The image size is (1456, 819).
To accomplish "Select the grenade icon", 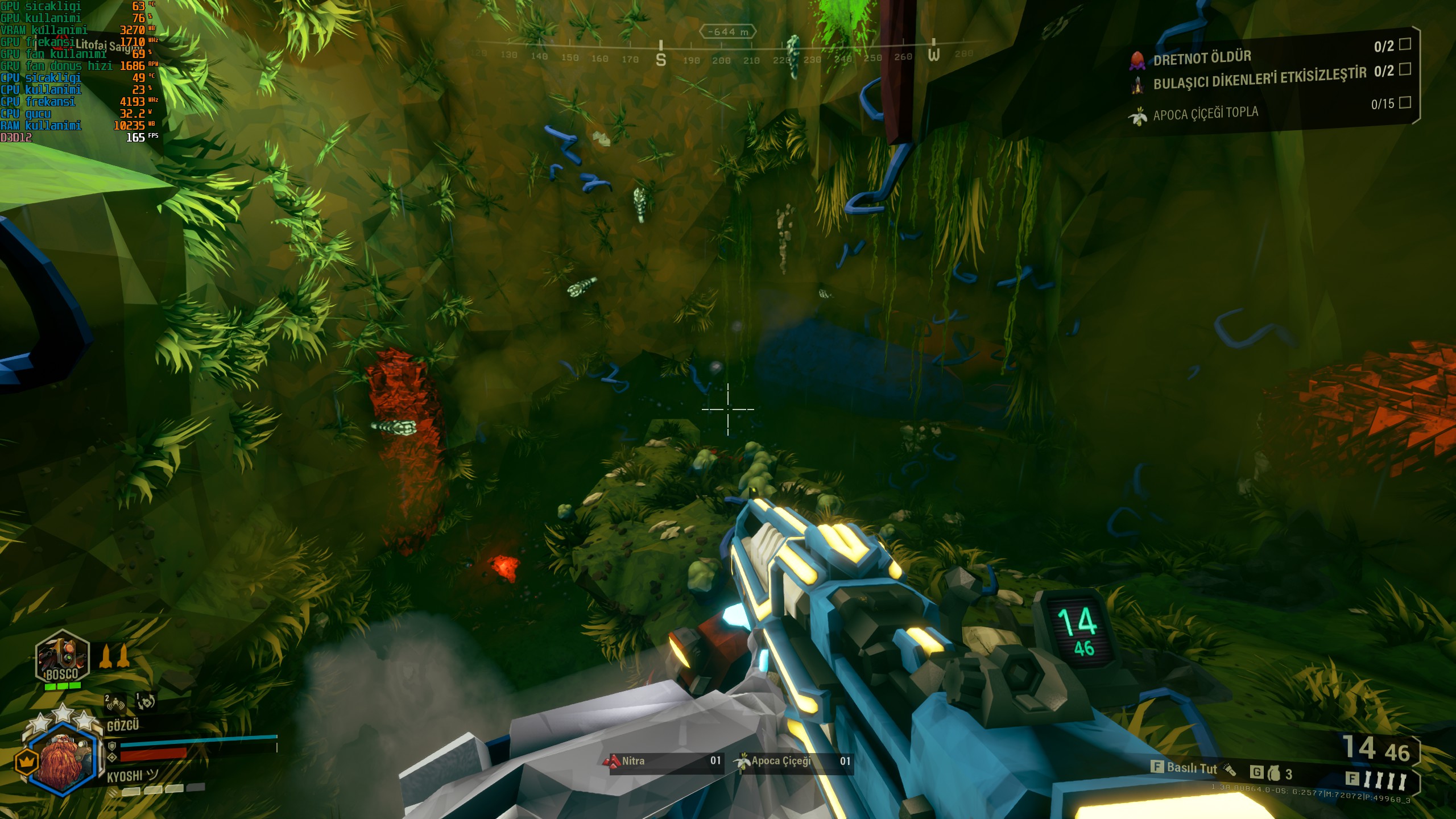I will (x=1274, y=773).
